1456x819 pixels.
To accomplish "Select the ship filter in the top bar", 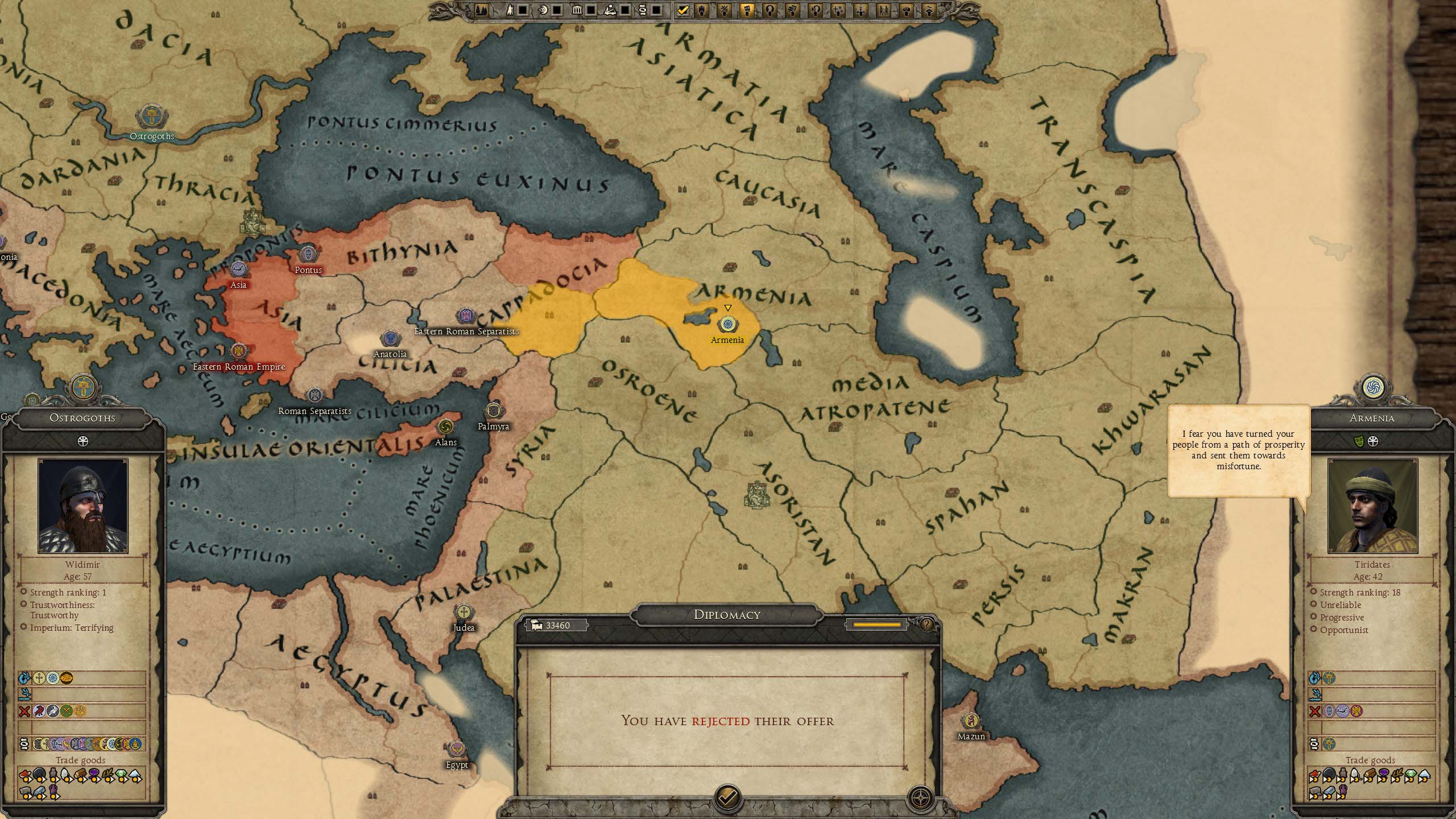I will tap(702, 10).
